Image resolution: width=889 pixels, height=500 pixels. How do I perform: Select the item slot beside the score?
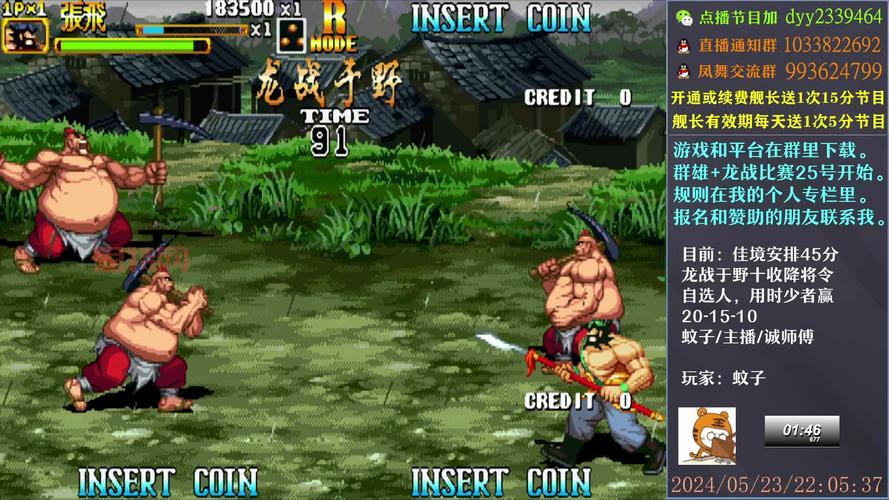(293, 36)
